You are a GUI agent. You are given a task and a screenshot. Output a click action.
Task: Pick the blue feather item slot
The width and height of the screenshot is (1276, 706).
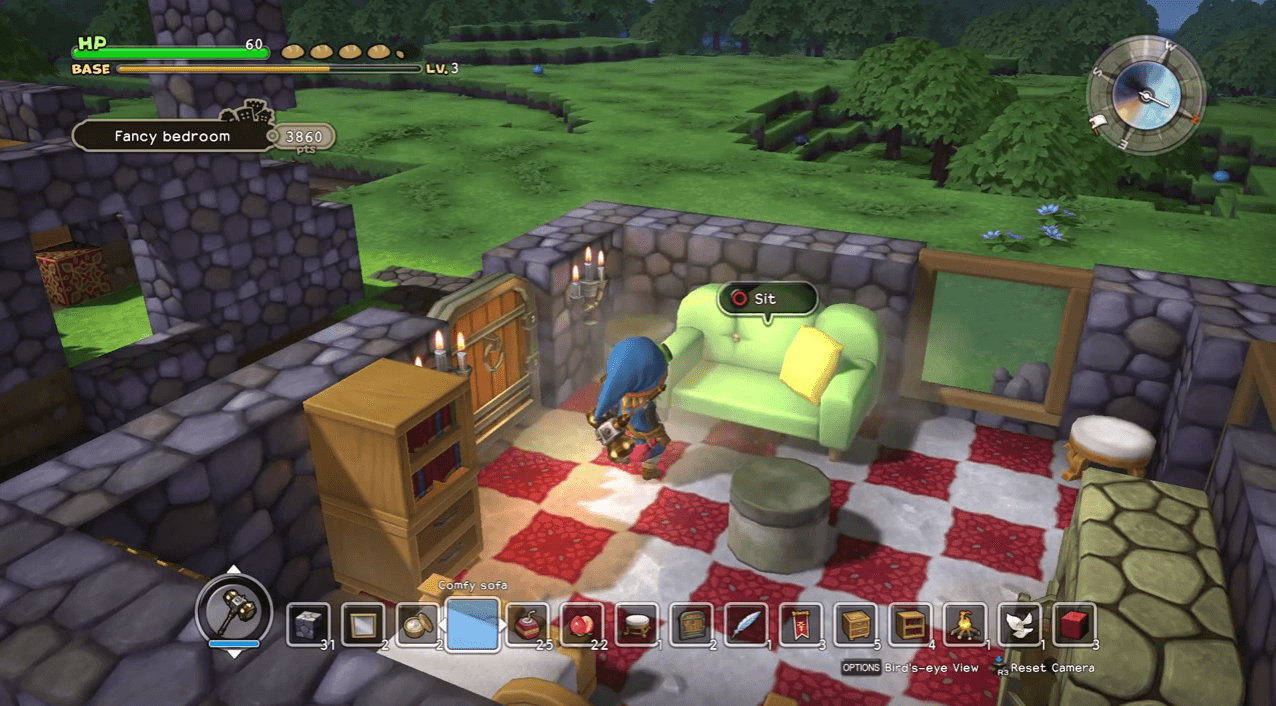(746, 625)
